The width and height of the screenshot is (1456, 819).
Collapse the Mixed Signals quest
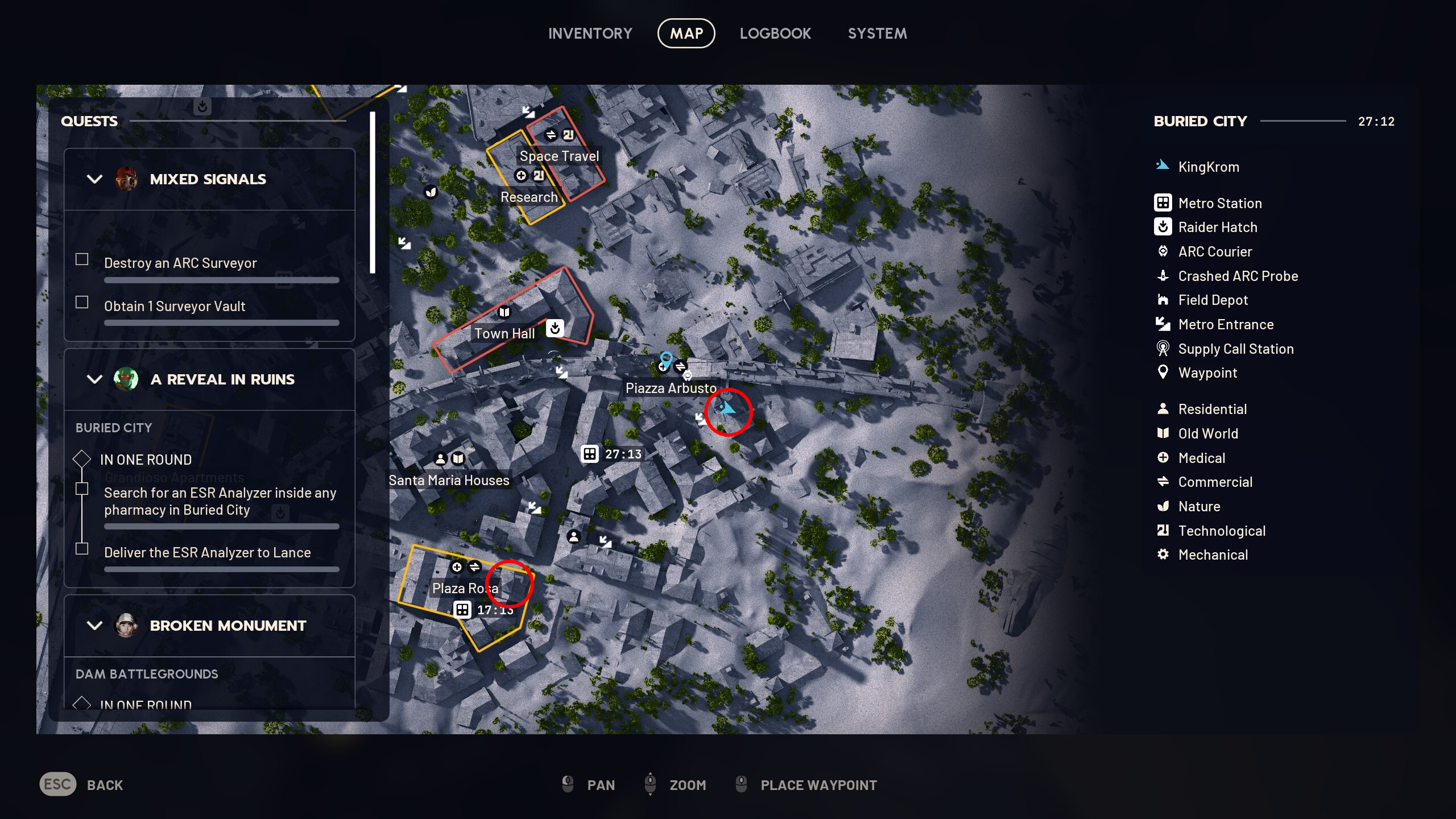tap(94, 179)
